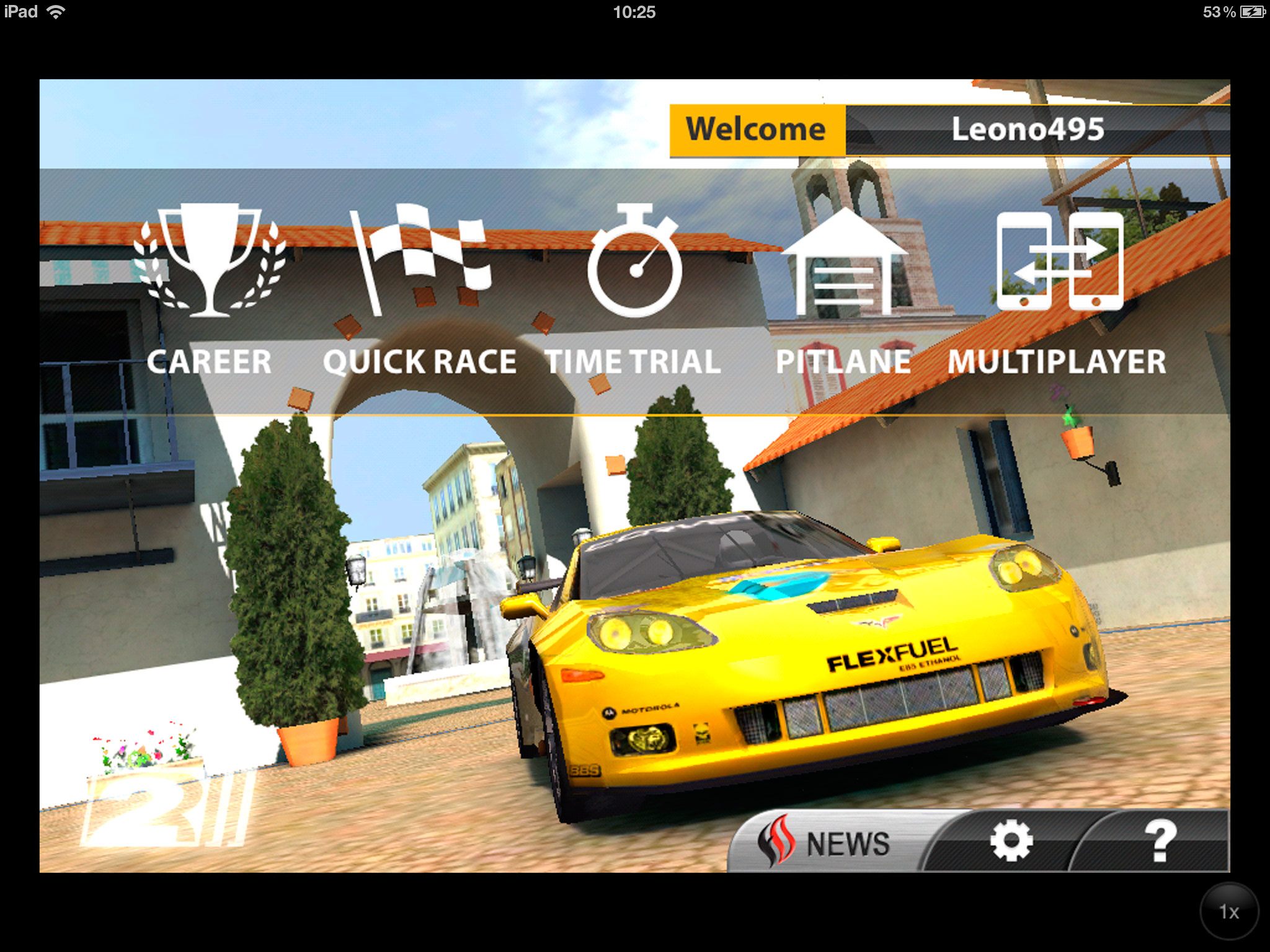Tap the Leono495 profile name bar
Viewport: 1270px width, 952px height.
pyautogui.click(x=1028, y=130)
